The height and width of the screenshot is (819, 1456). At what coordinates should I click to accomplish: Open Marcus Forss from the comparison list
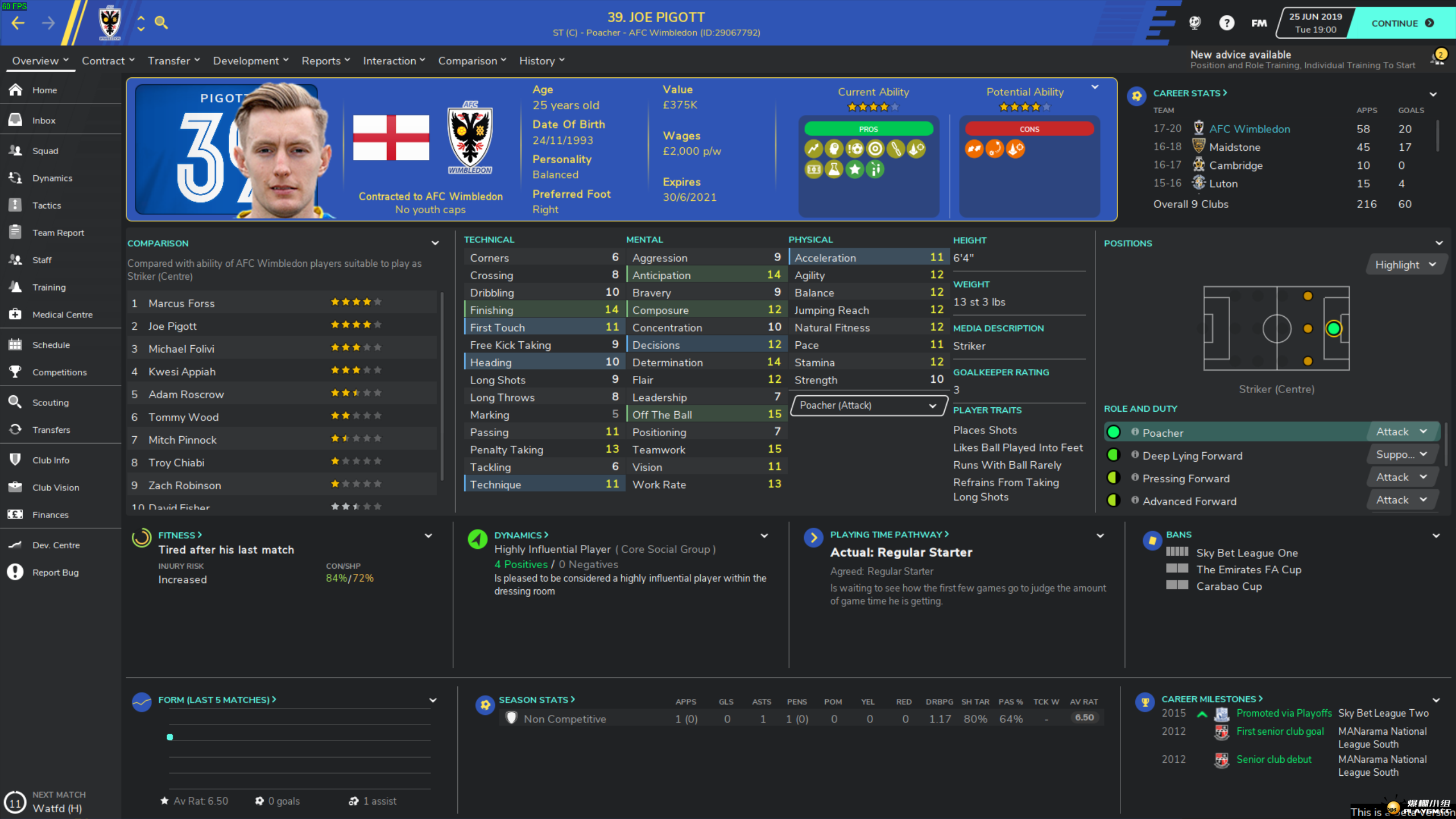181,303
